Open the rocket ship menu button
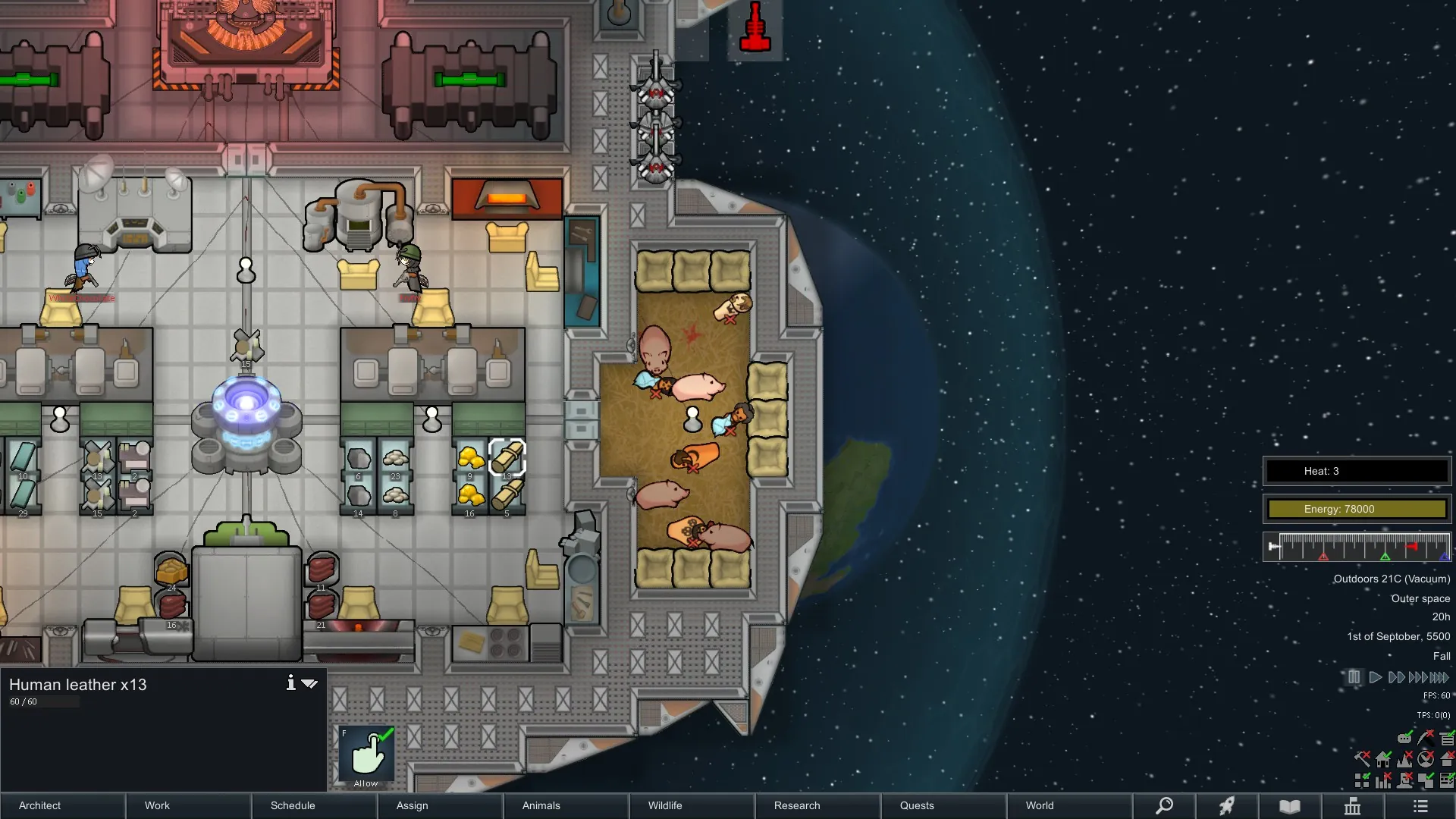The width and height of the screenshot is (1456, 819). click(x=1227, y=805)
